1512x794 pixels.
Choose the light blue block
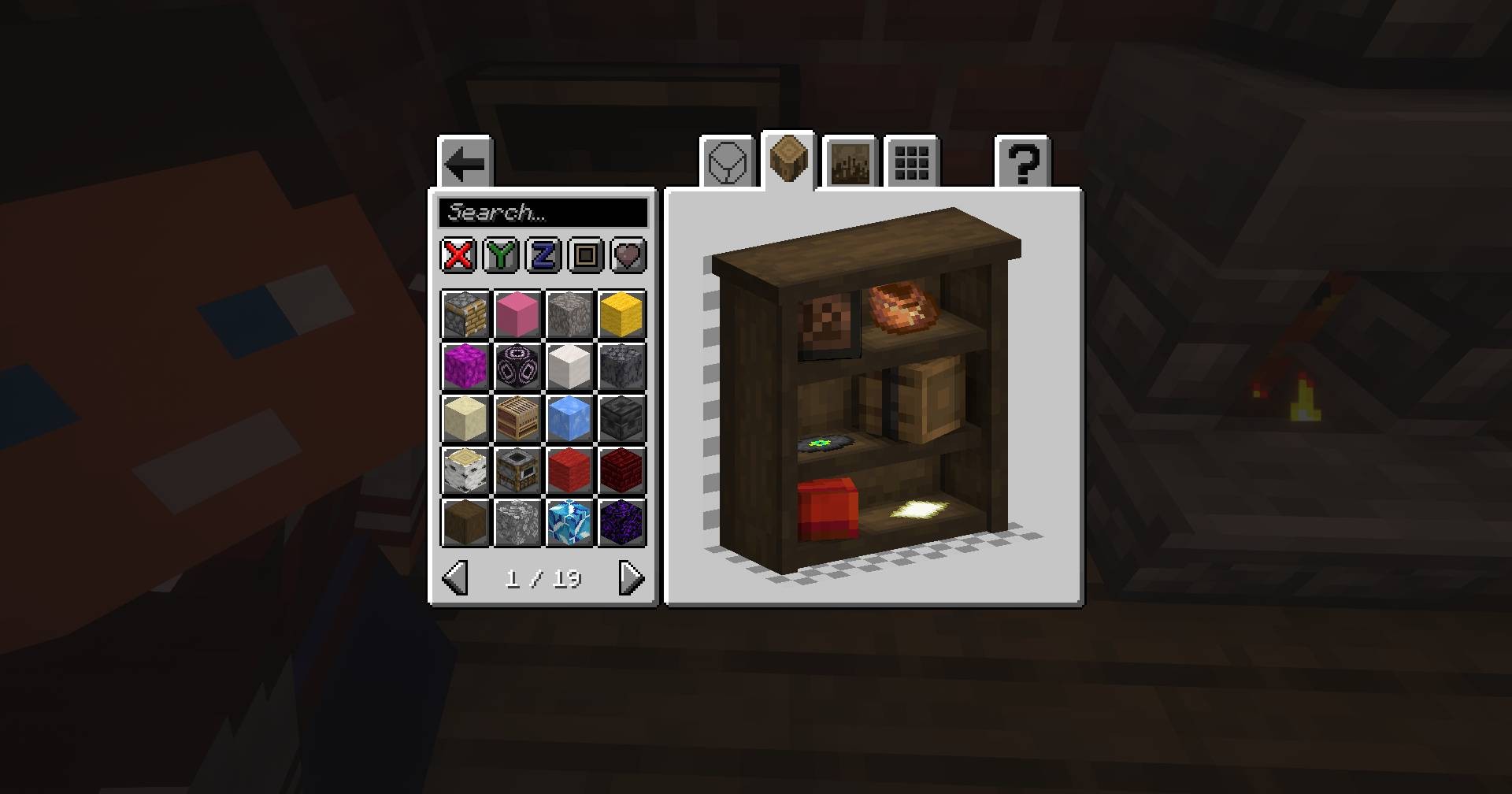click(569, 417)
